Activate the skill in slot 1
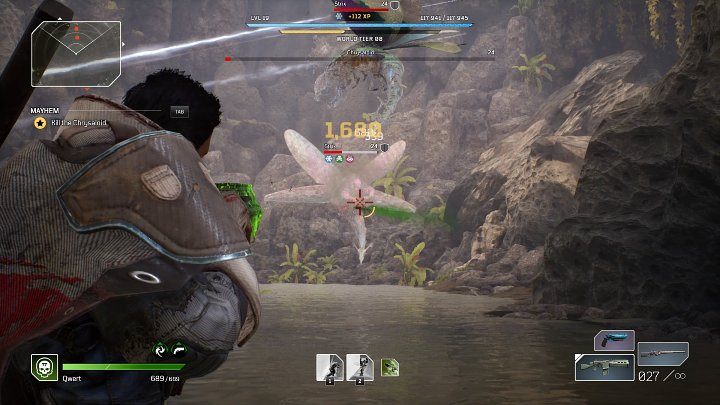The height and width of the screenshot is (405, 720). coord(329,367)
